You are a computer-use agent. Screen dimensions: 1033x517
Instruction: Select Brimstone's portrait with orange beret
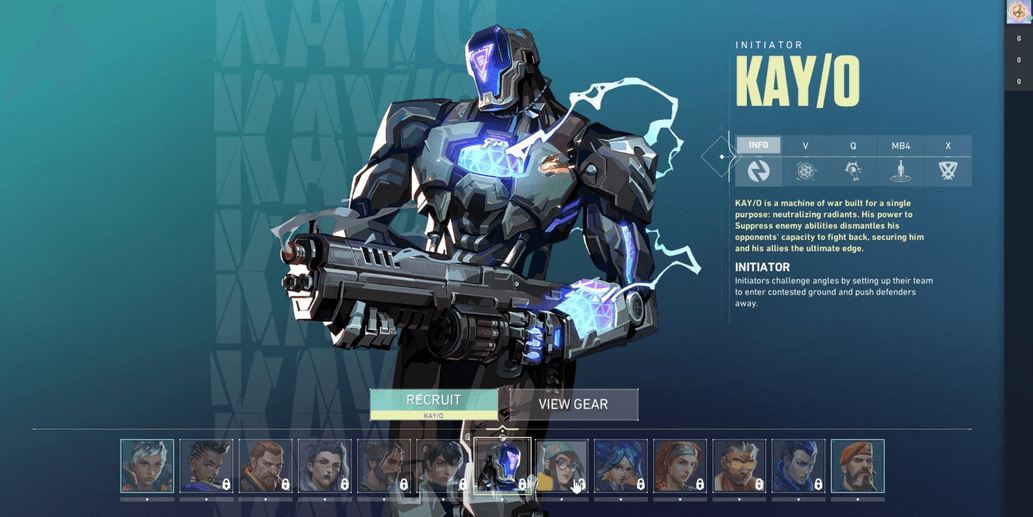(857, 466)
